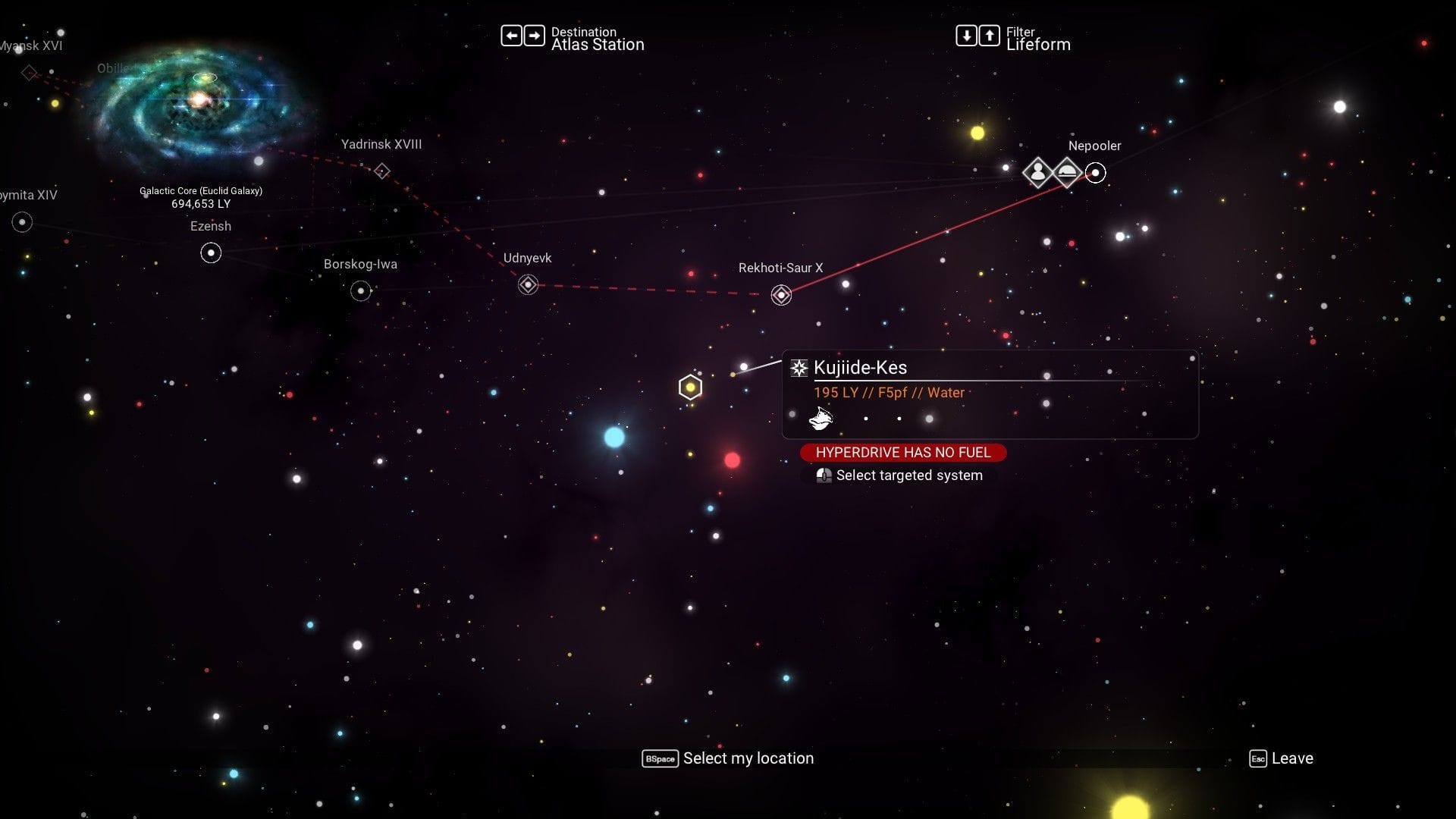This screenshot has height=819, width=1456.
Task: Toggle previous destination with the left arrow
Action: (x=513, y=35)
